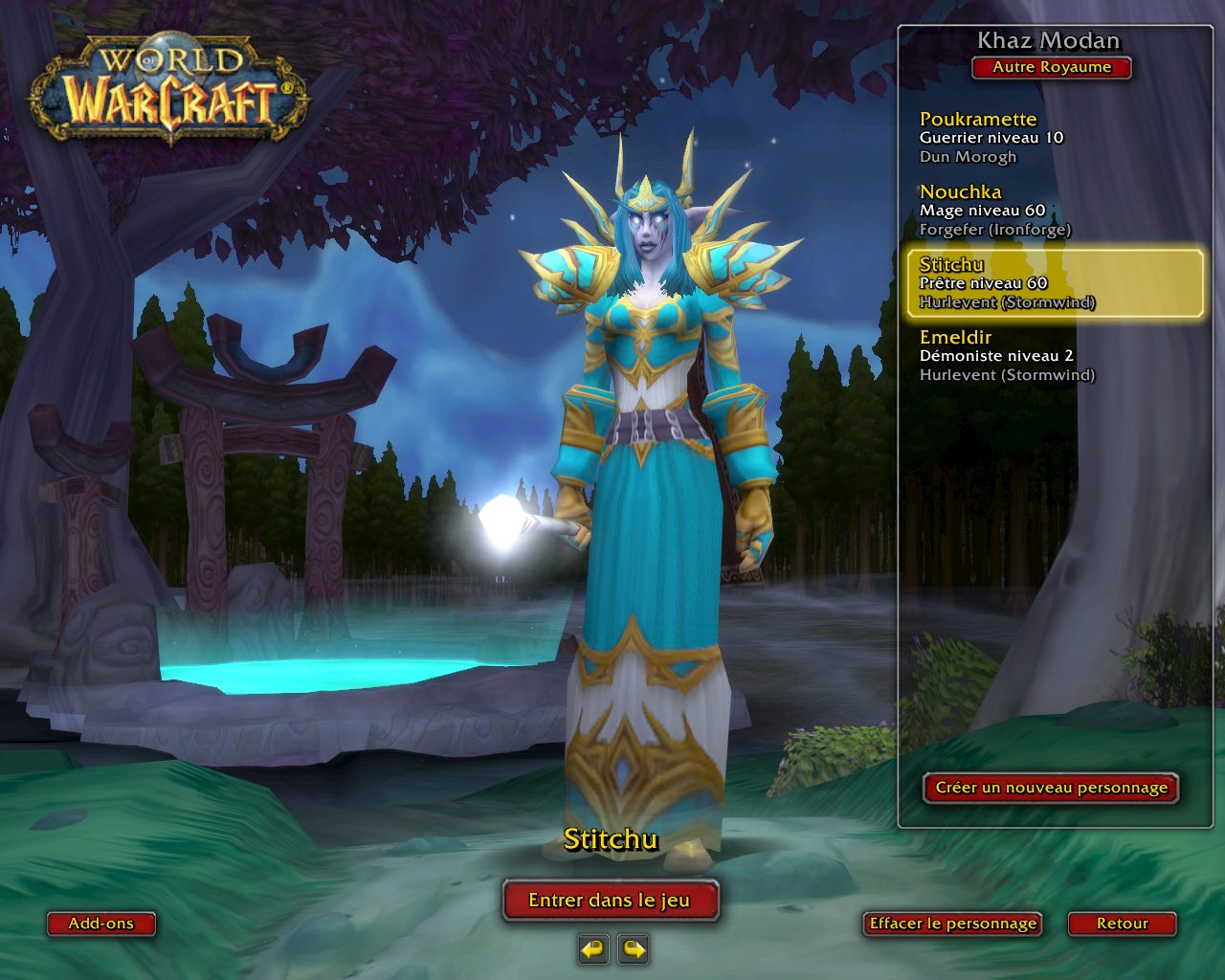Go back with the Retour button
Viewport: 1225px width, 980px height.
pos(1122,924)
